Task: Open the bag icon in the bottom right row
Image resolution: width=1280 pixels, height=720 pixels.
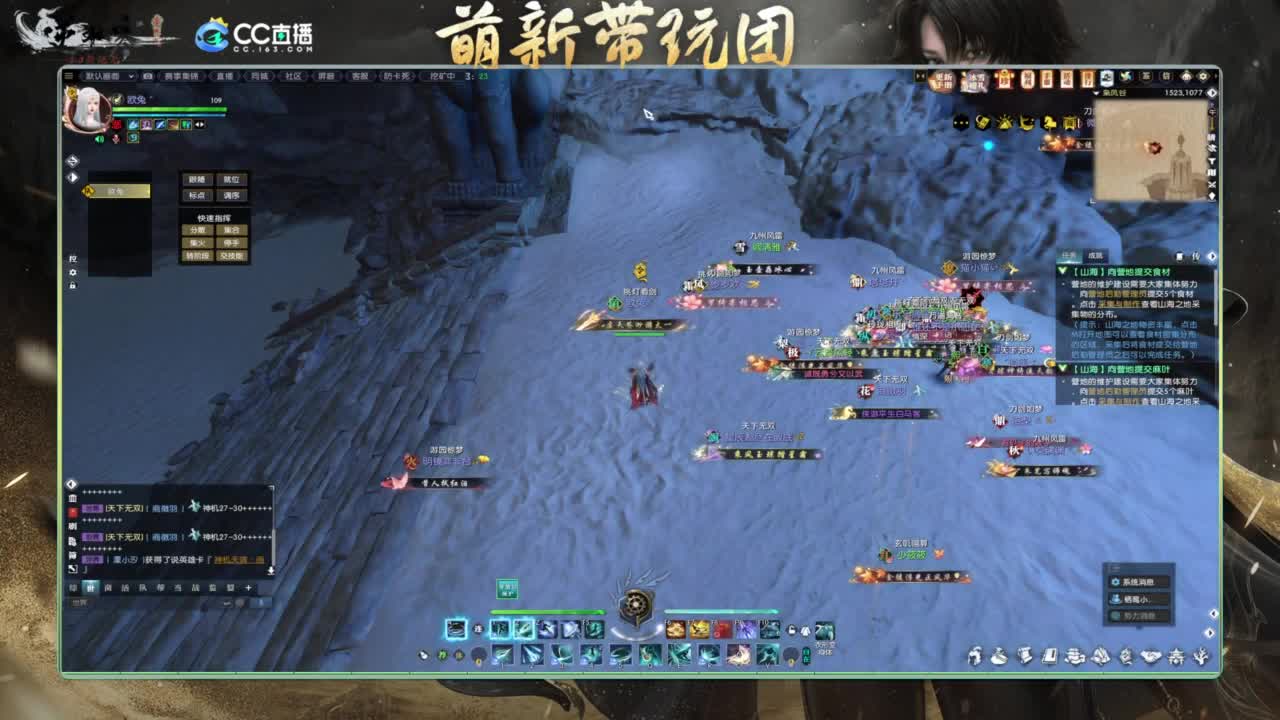Action: [999, 656]
